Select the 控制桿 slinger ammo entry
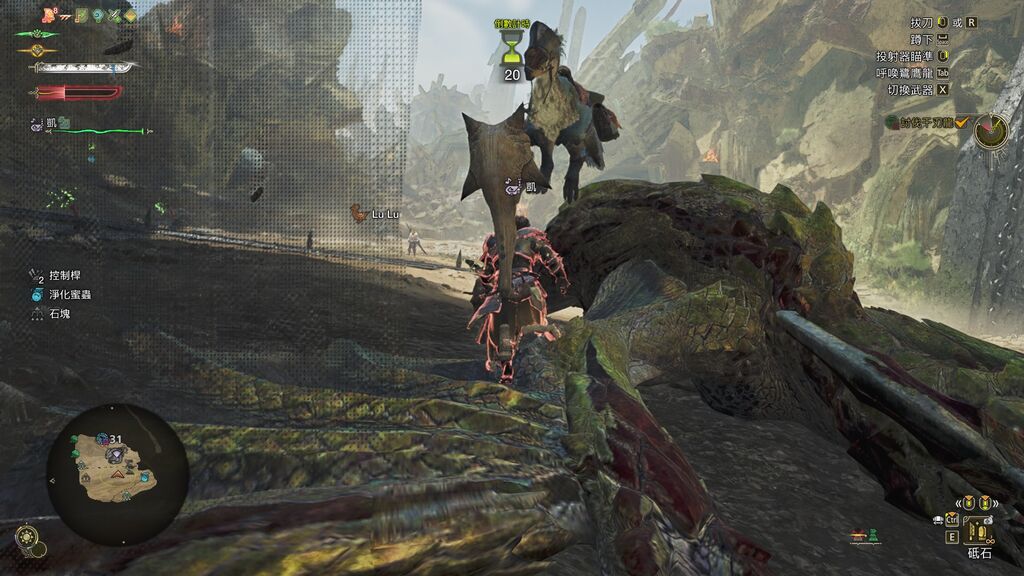 pyautogui.click(x=60, y=274)
